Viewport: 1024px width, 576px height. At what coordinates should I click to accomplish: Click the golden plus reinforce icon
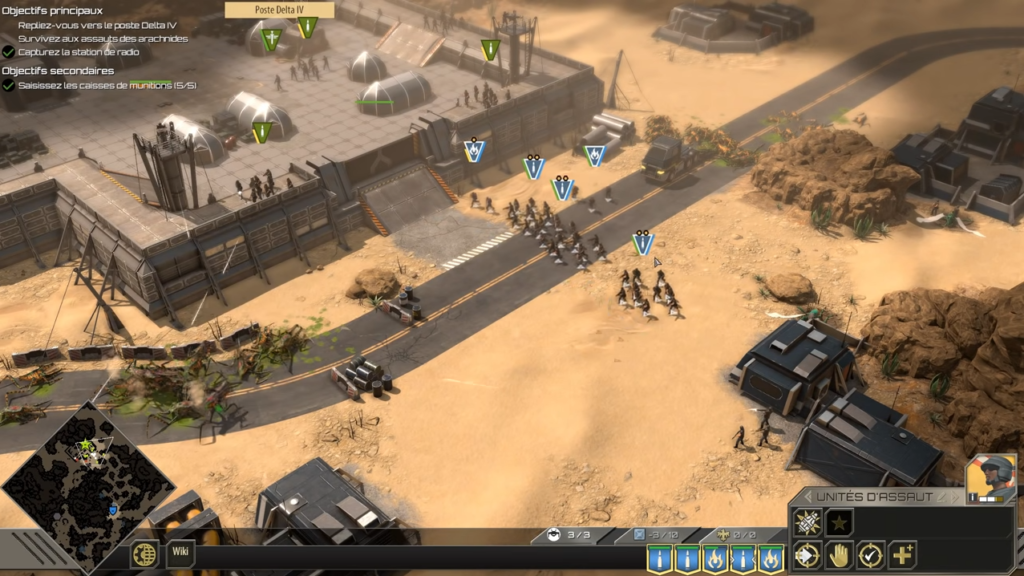tap(903, 555)
